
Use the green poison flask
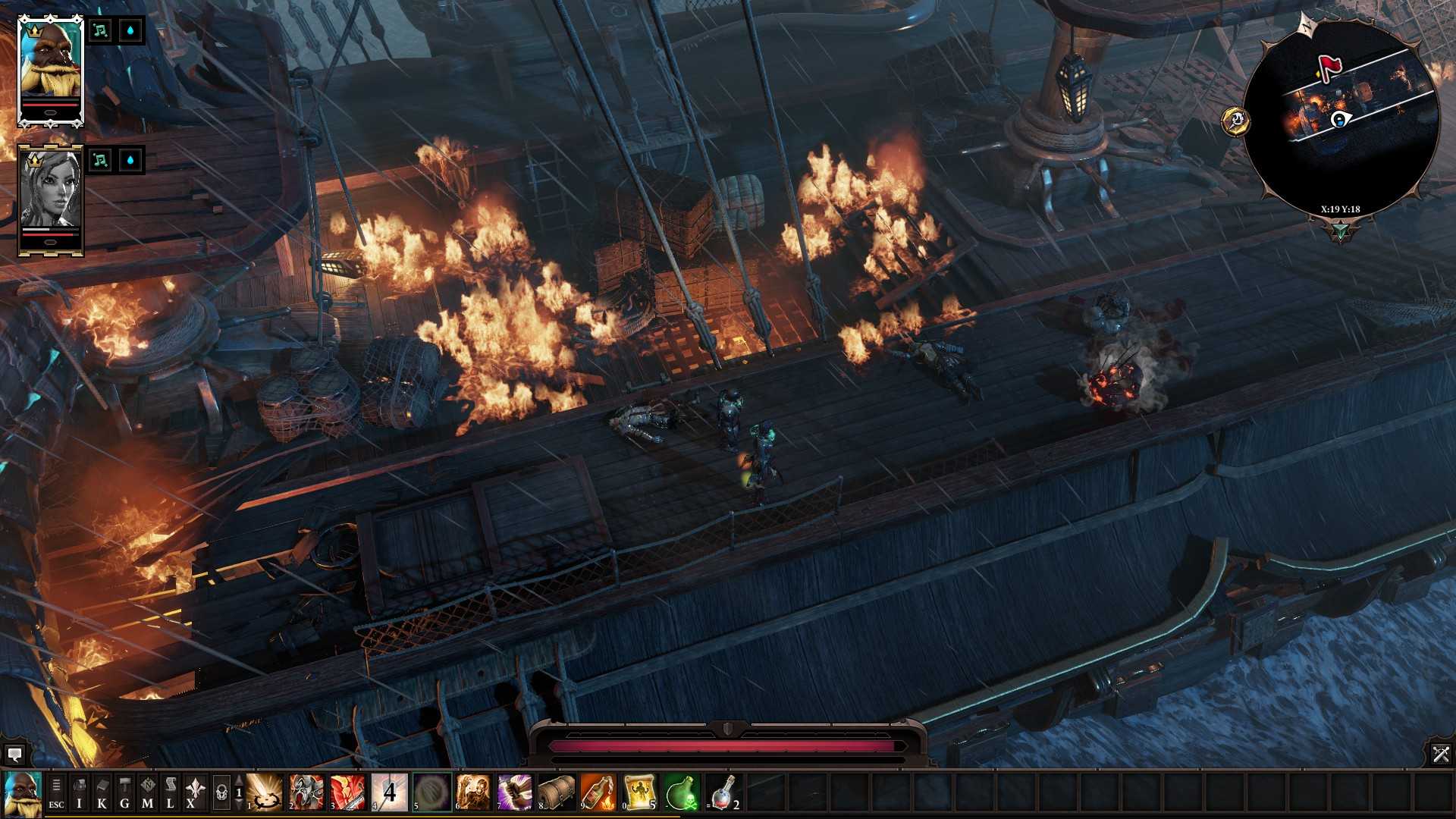682,793
